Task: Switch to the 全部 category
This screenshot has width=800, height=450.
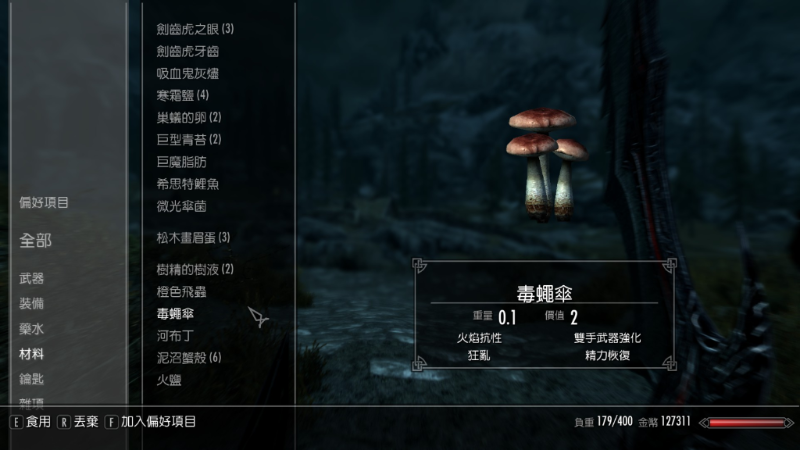Action: pos(35,240)
